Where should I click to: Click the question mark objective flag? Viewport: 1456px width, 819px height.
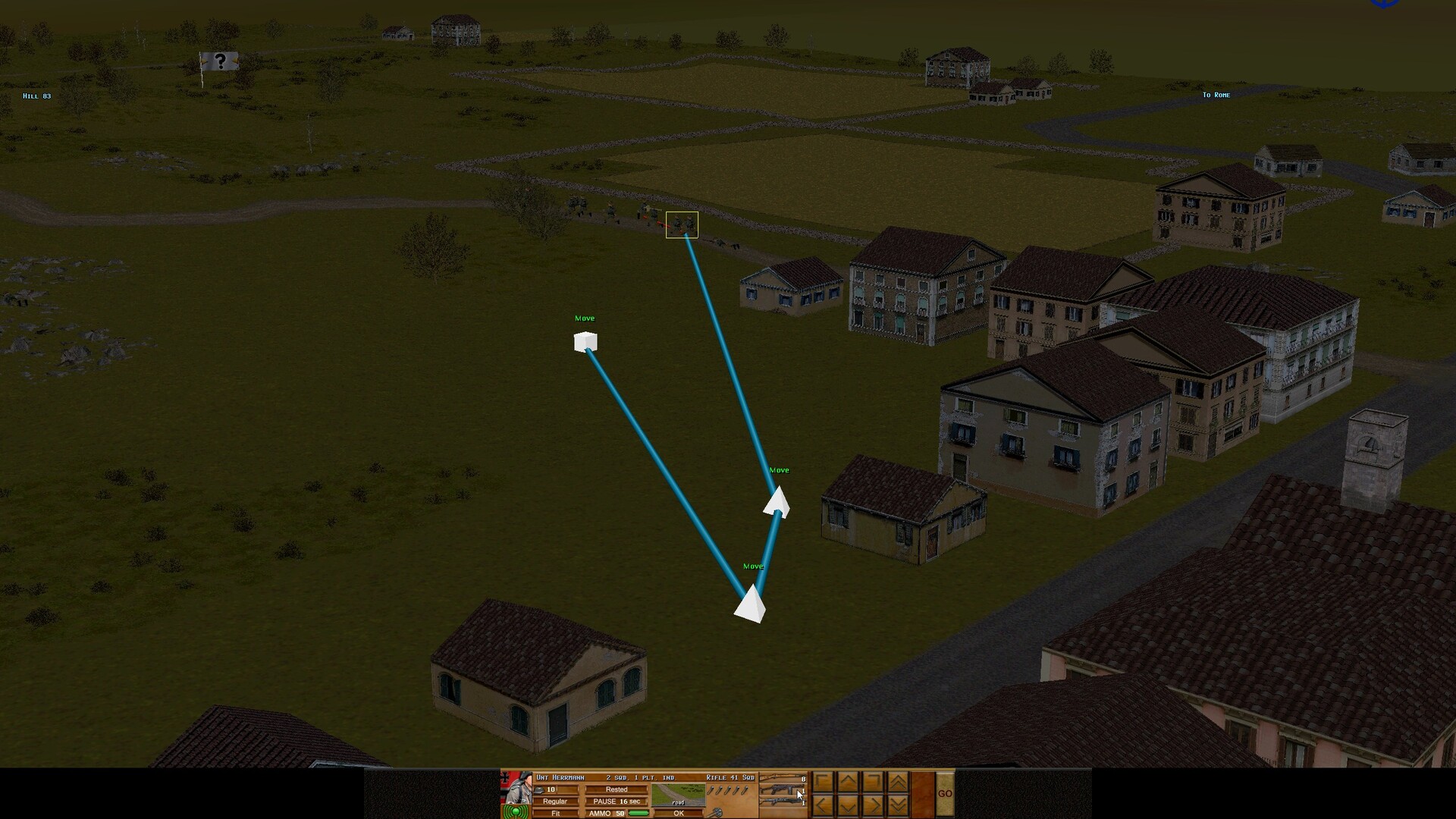[x=220, y=61]
